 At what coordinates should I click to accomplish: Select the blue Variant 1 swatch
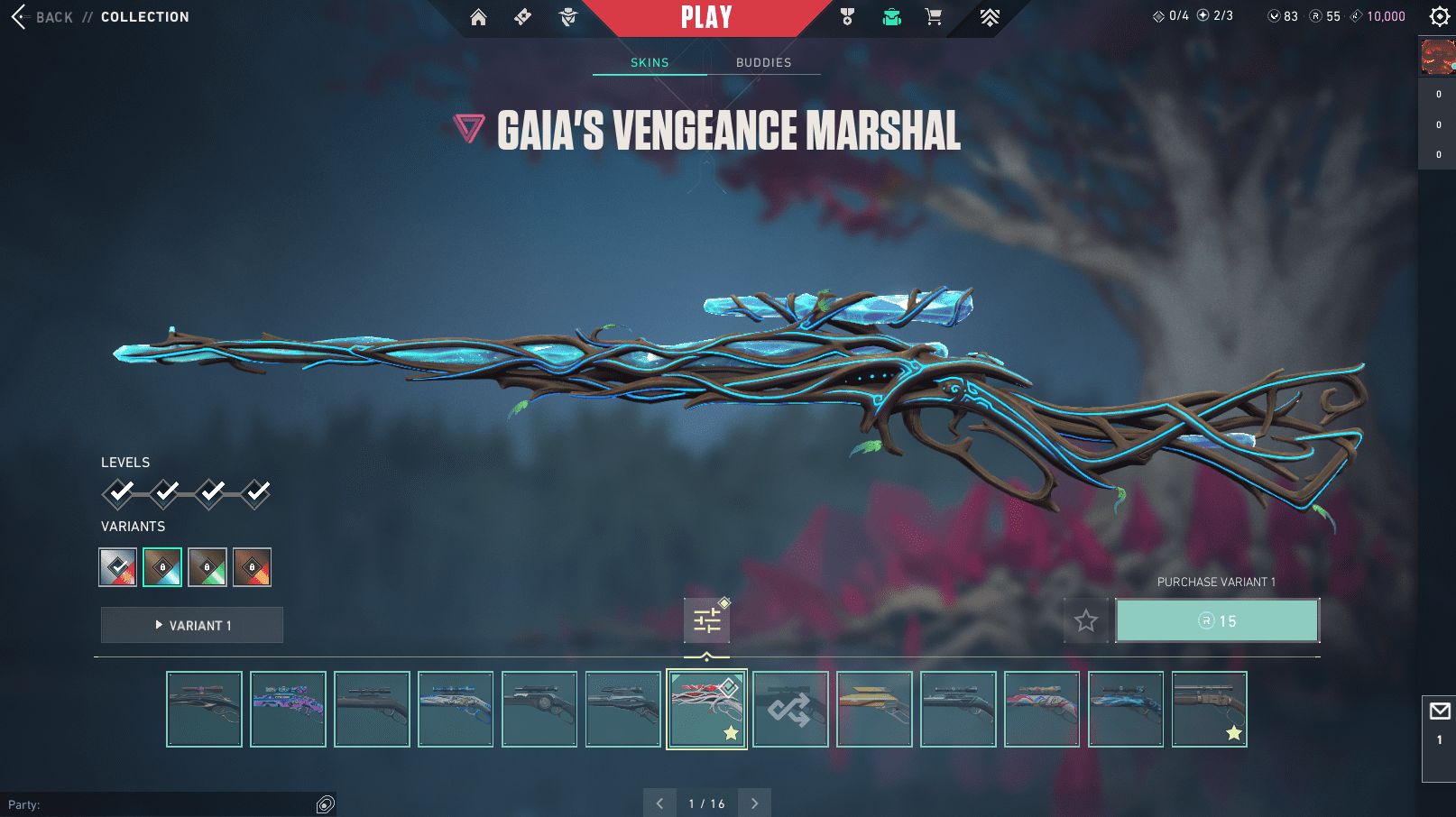click(x=162, y=567)
